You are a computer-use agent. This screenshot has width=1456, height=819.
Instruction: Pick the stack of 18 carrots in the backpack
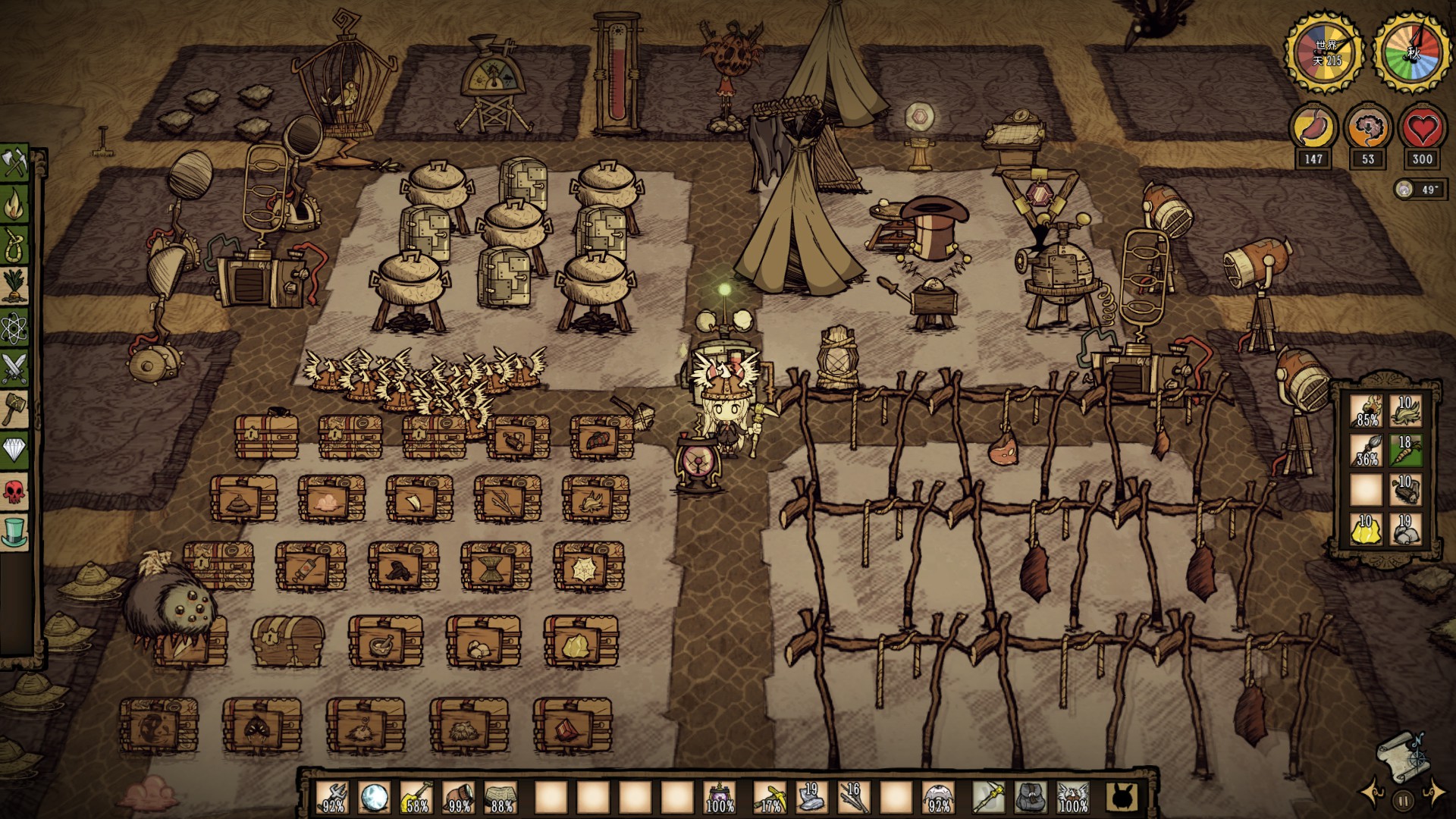pyautogui.click(x=1405, y=450)
